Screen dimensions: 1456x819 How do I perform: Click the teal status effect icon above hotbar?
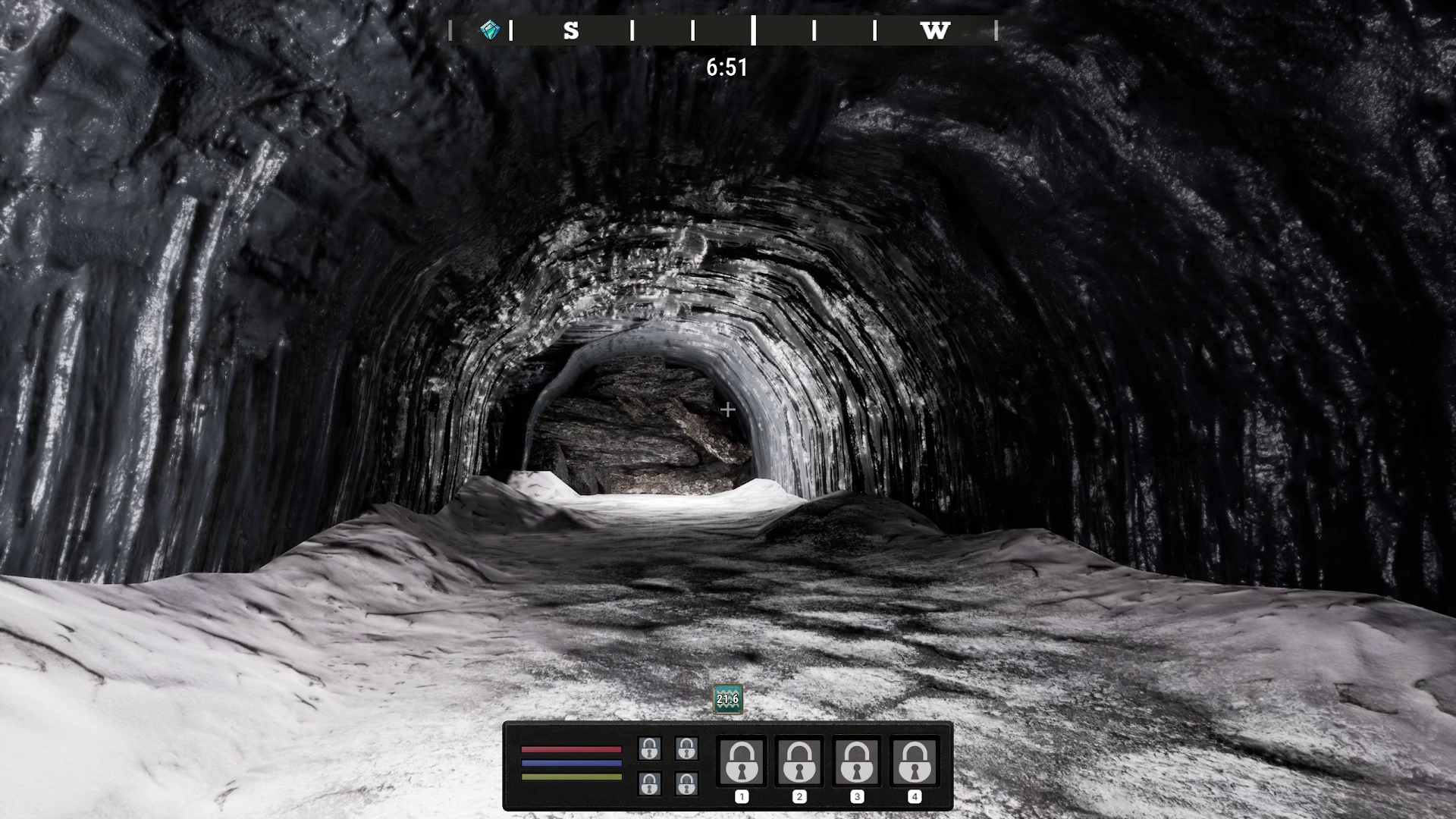727,699
